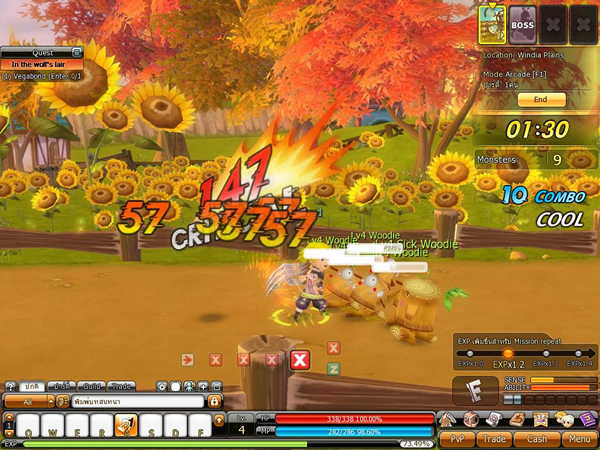The height and width of the screenshot is (450, 600).
Task: Collapse the Quest tracker panel
Action: tap(76, 52)
